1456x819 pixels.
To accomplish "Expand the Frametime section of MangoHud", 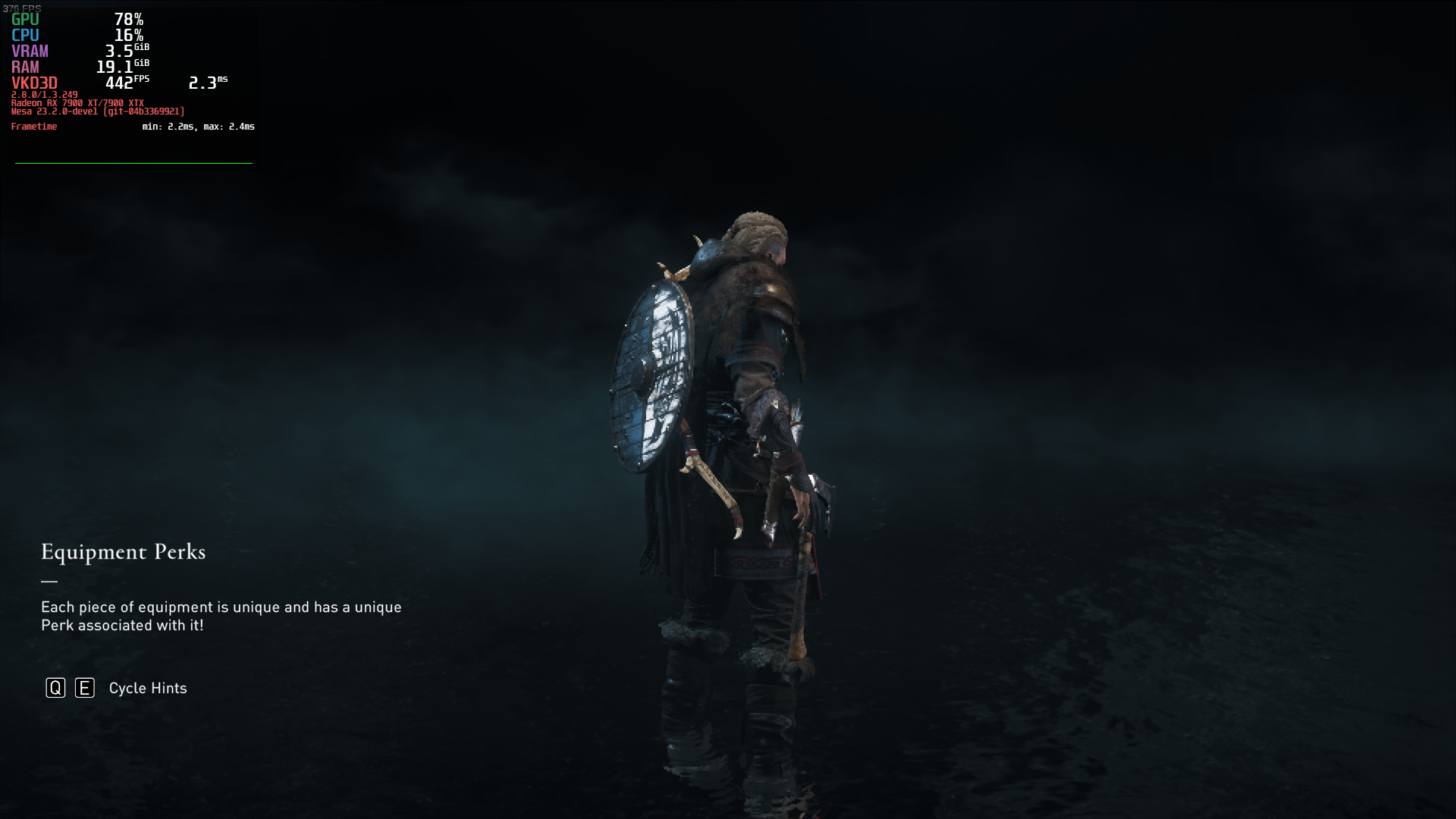I will pos(34,127).
